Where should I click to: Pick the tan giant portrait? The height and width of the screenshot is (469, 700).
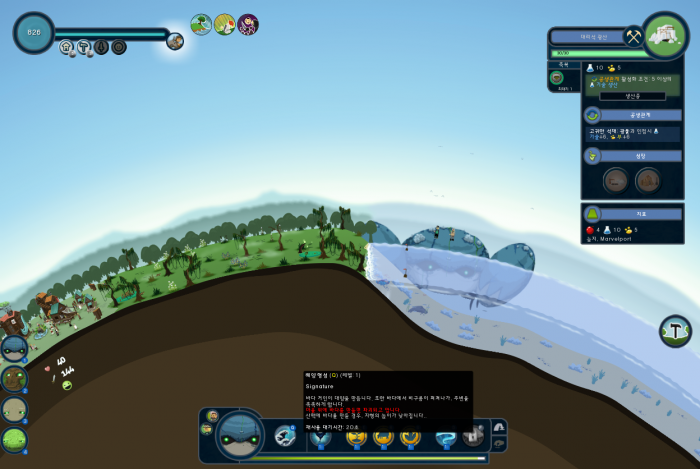tap(14, 409)
